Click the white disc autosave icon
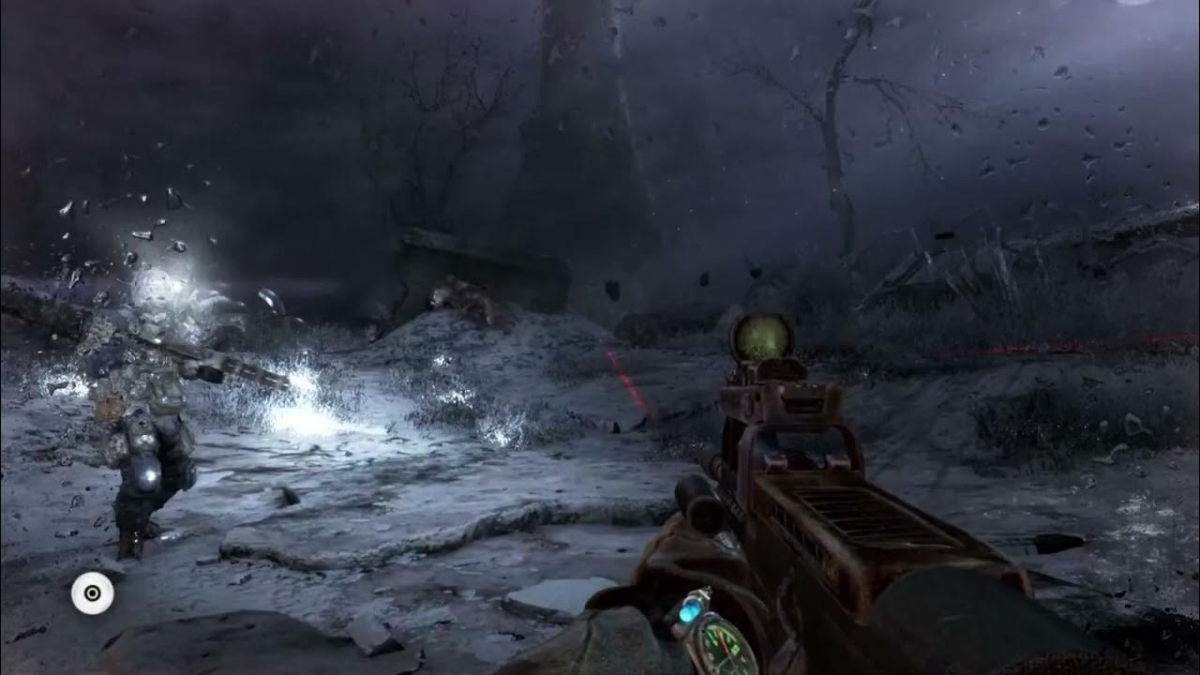This screenshot has height=675, width=1200. 92,593
